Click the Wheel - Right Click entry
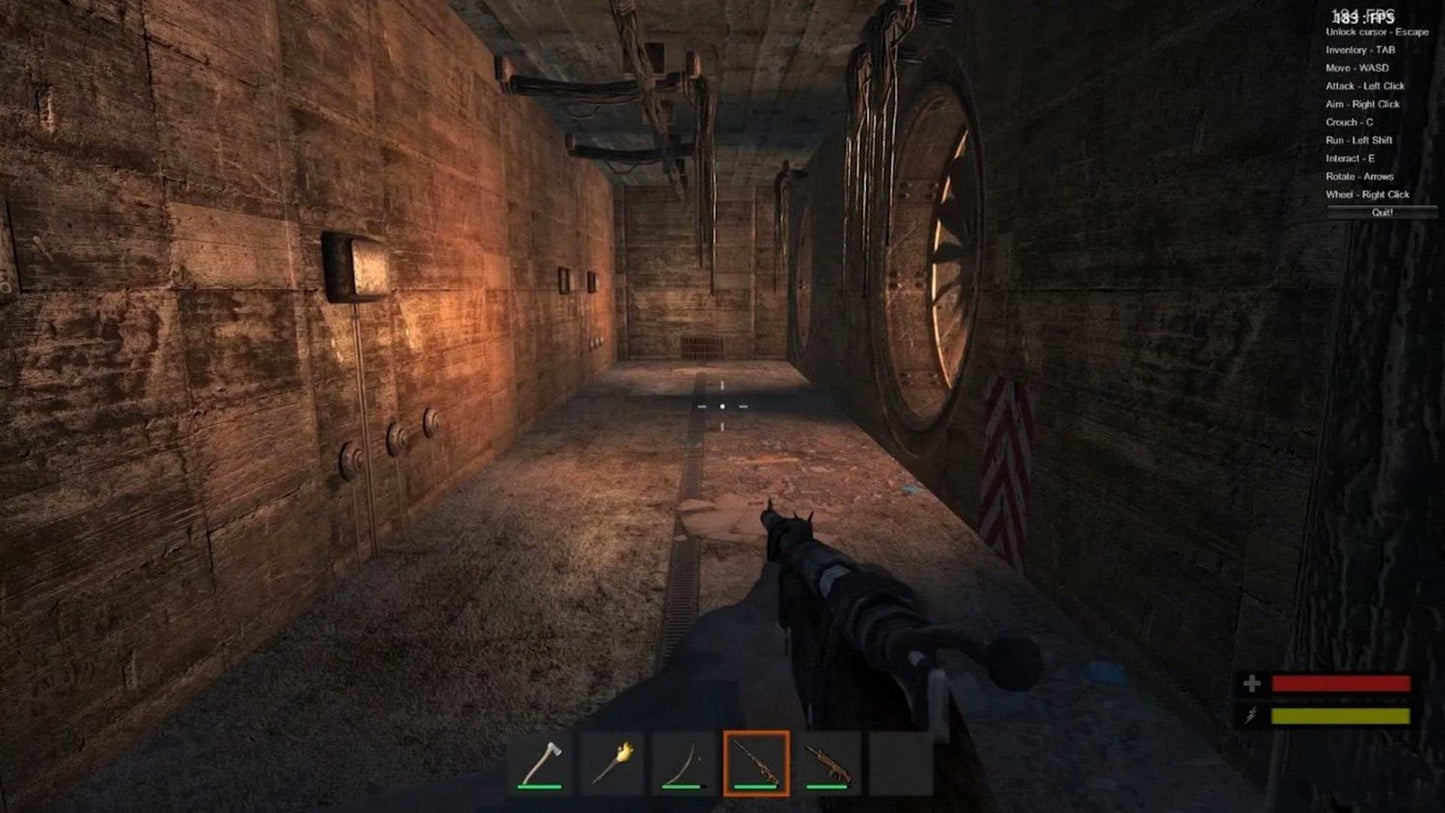 [1366, 194]
